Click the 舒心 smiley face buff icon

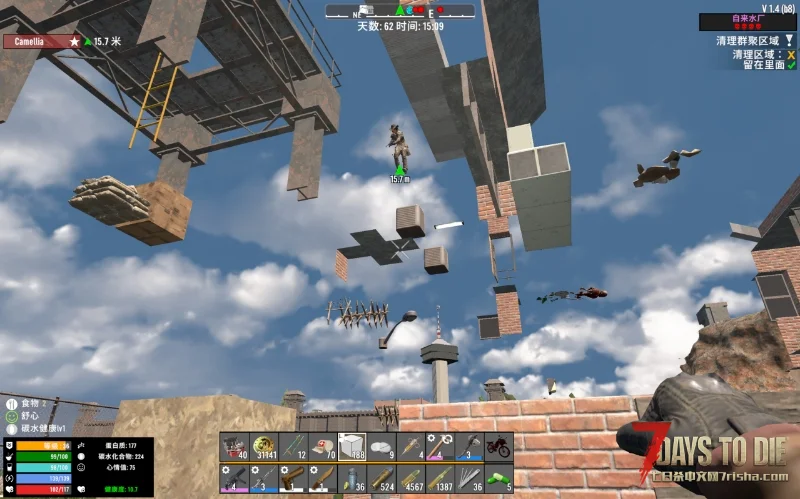11,417
